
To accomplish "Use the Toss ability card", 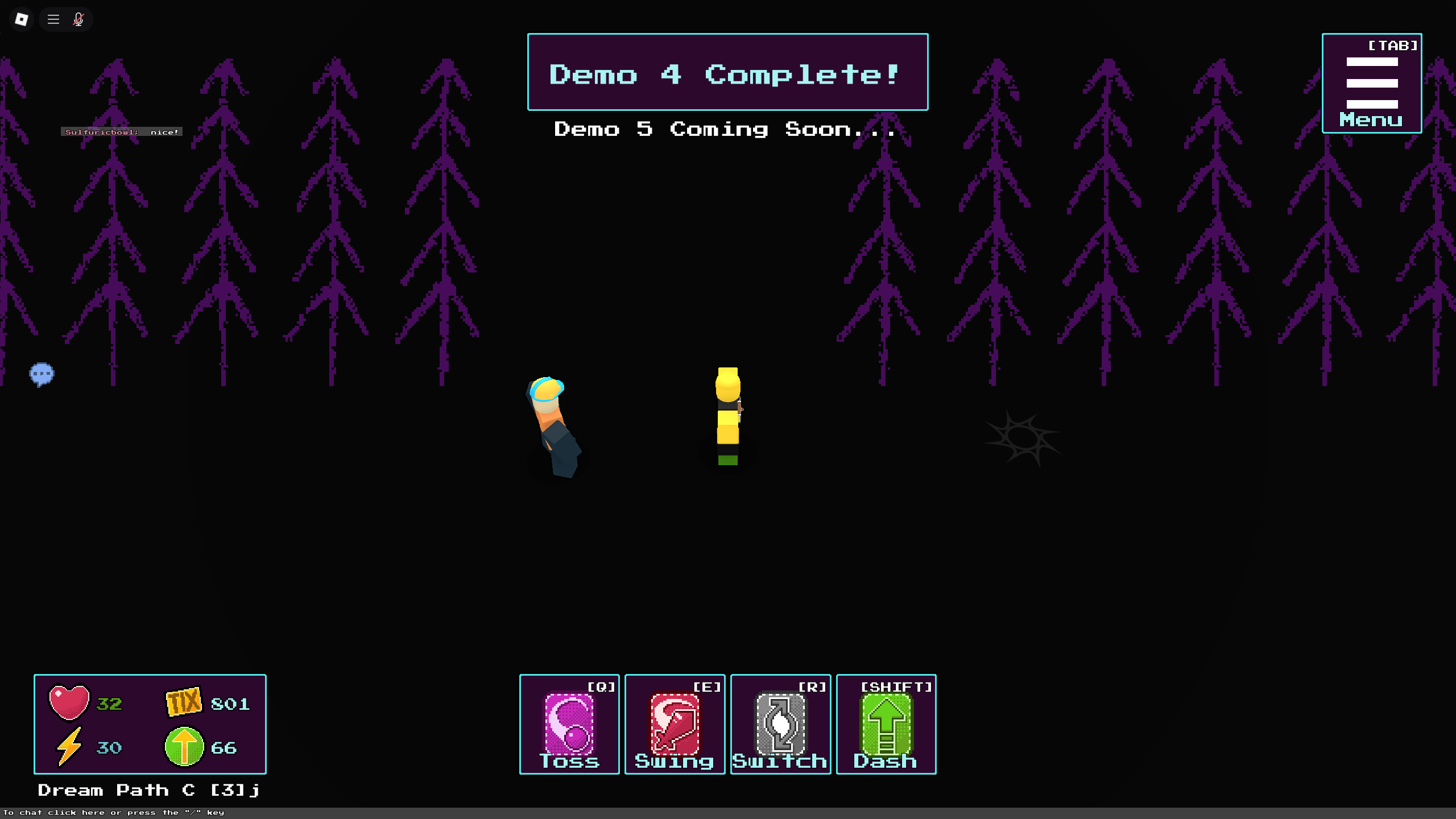I will 569,725.
